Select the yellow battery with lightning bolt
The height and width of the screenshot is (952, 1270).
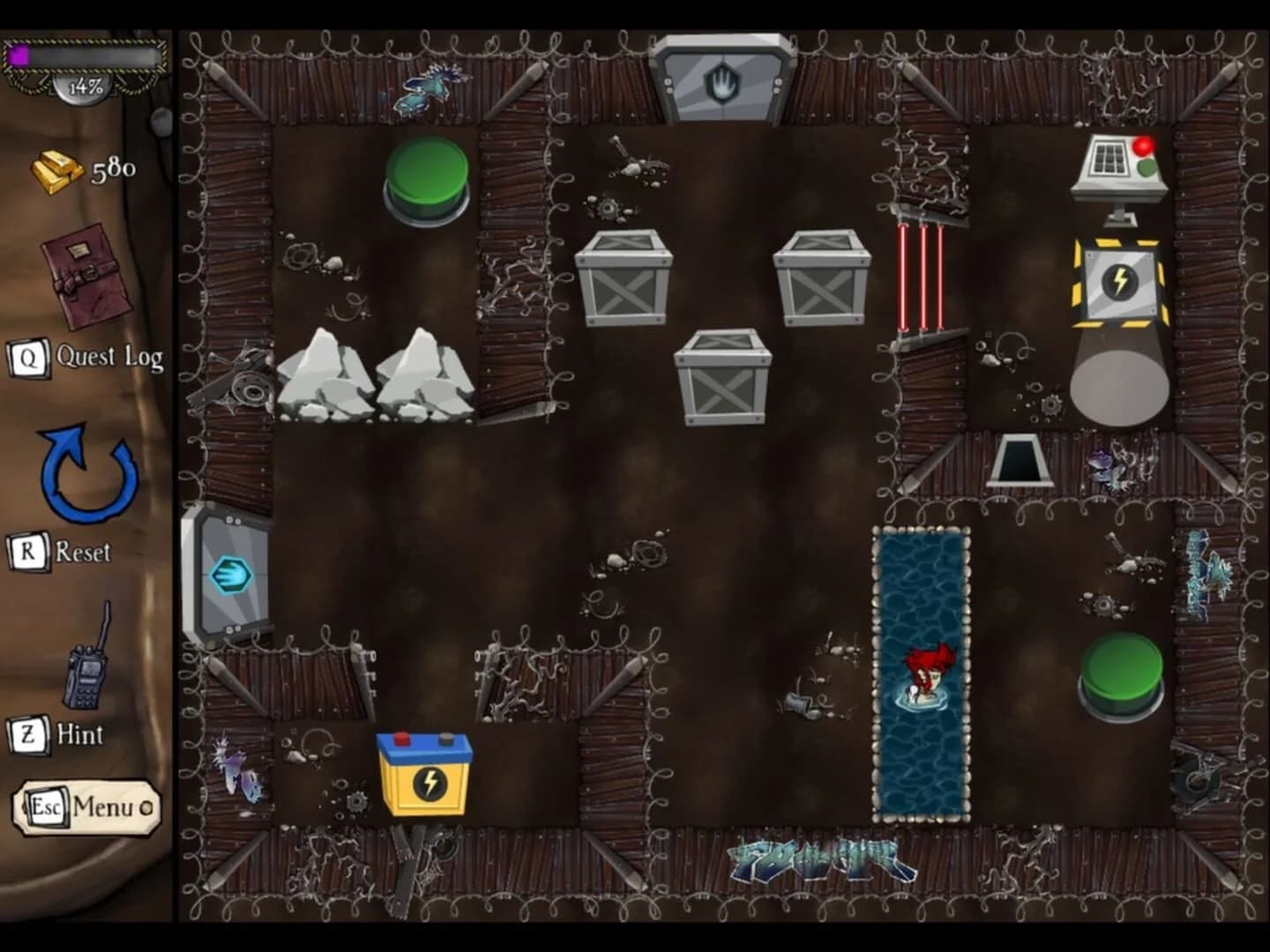[423, 776]
